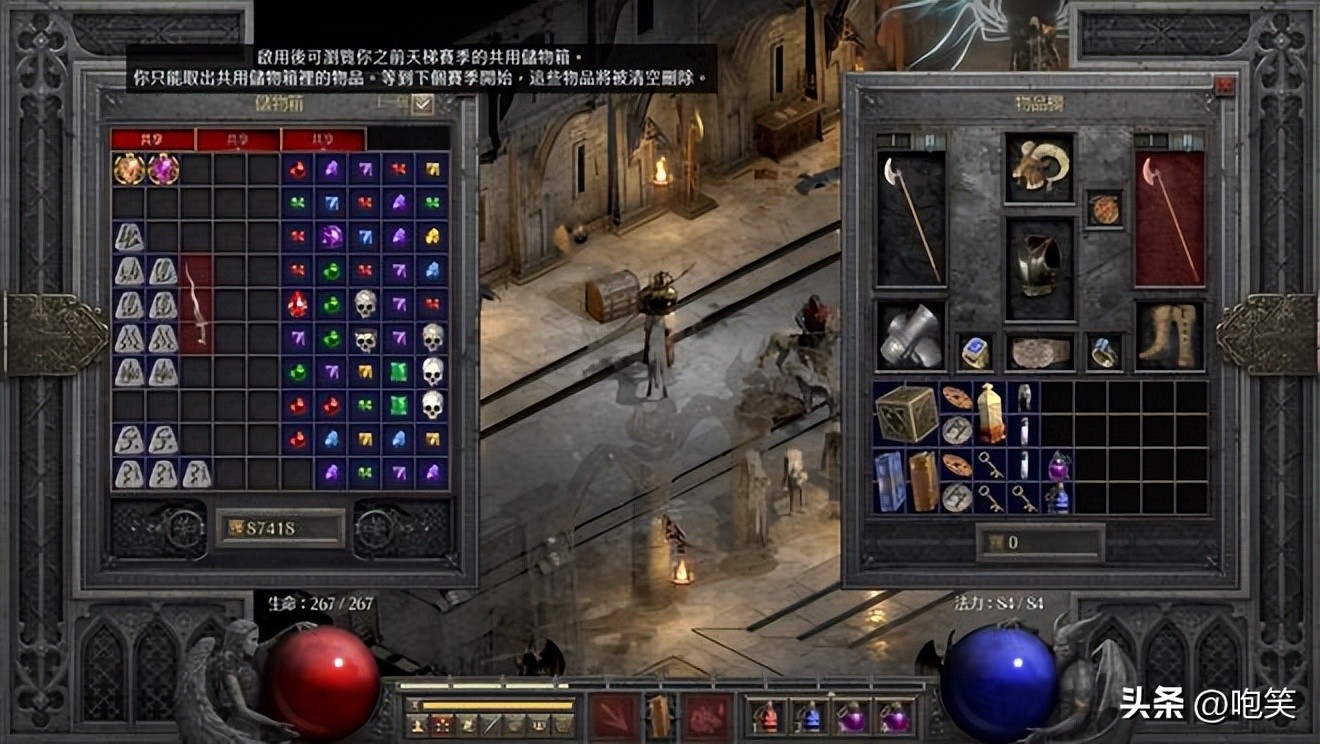1320x744 pixels.
Task: Open the left-click attack skill selector
Action: pos(612,716)
